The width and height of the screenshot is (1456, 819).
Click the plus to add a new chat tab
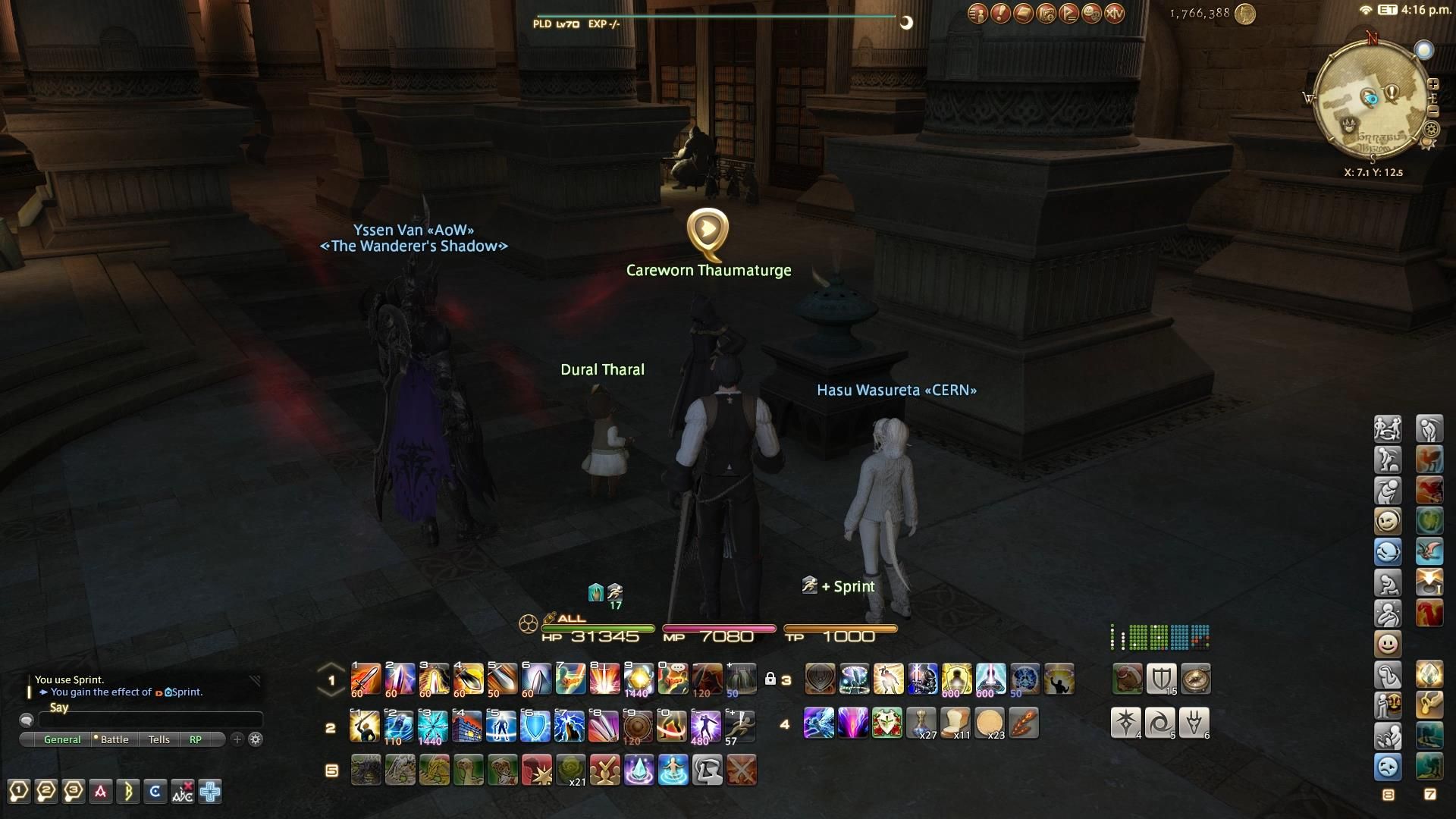tap(237, 740)
